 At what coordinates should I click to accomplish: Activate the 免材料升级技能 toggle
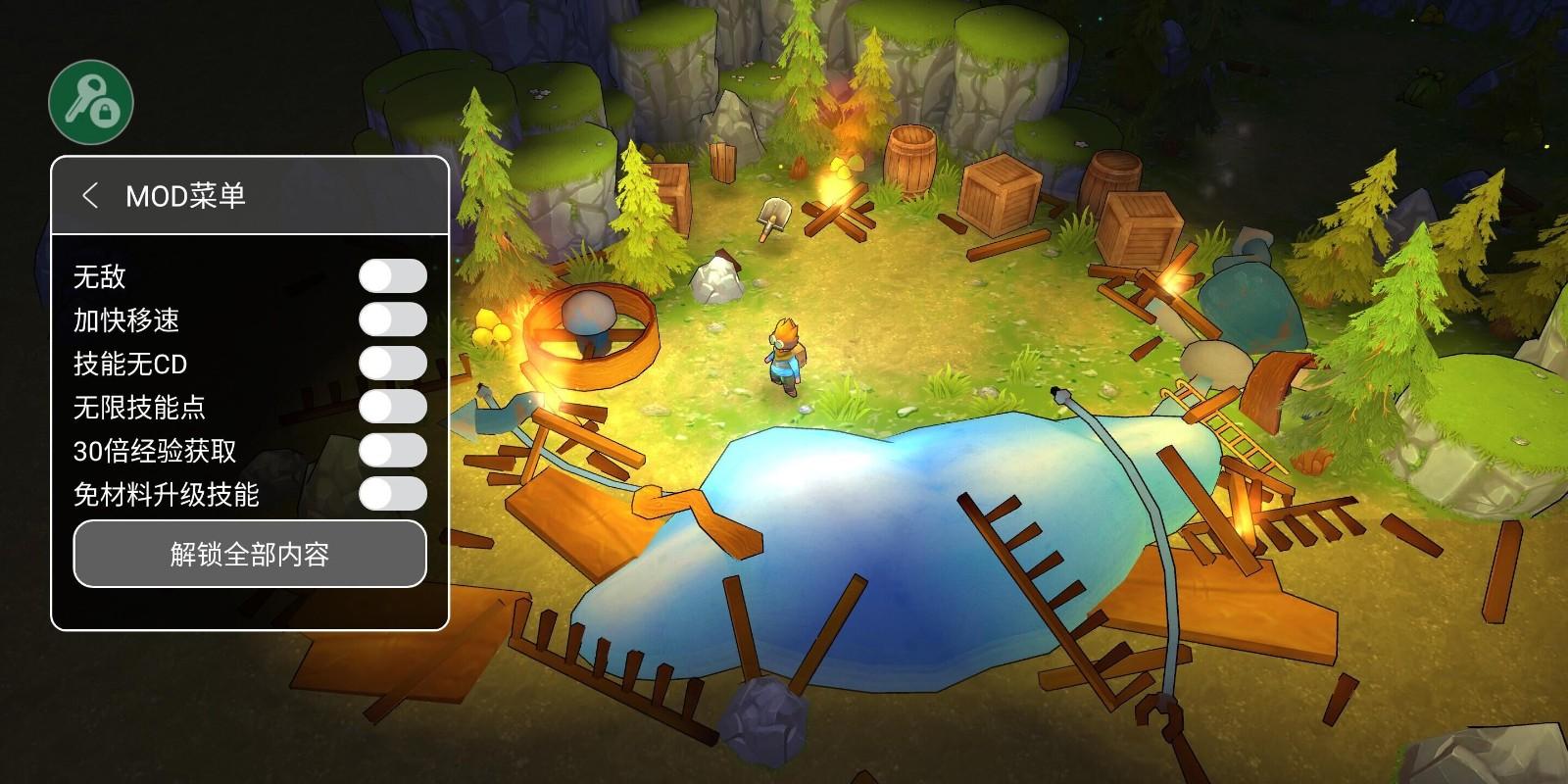(392, 494)
